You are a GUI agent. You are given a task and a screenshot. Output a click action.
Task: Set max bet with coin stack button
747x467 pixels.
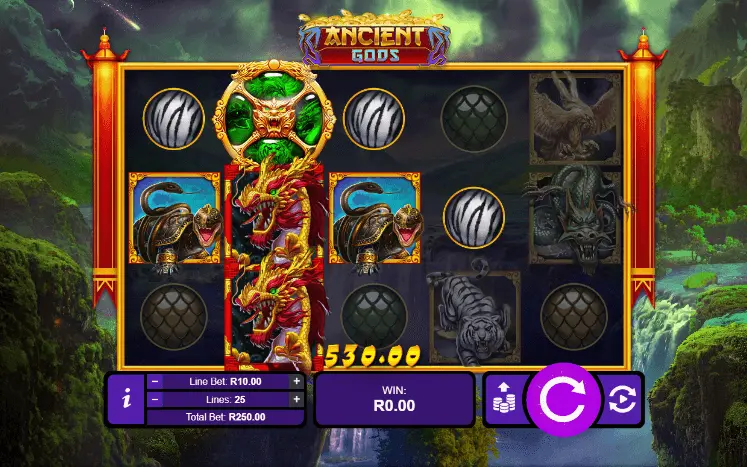tap(504, 400)
